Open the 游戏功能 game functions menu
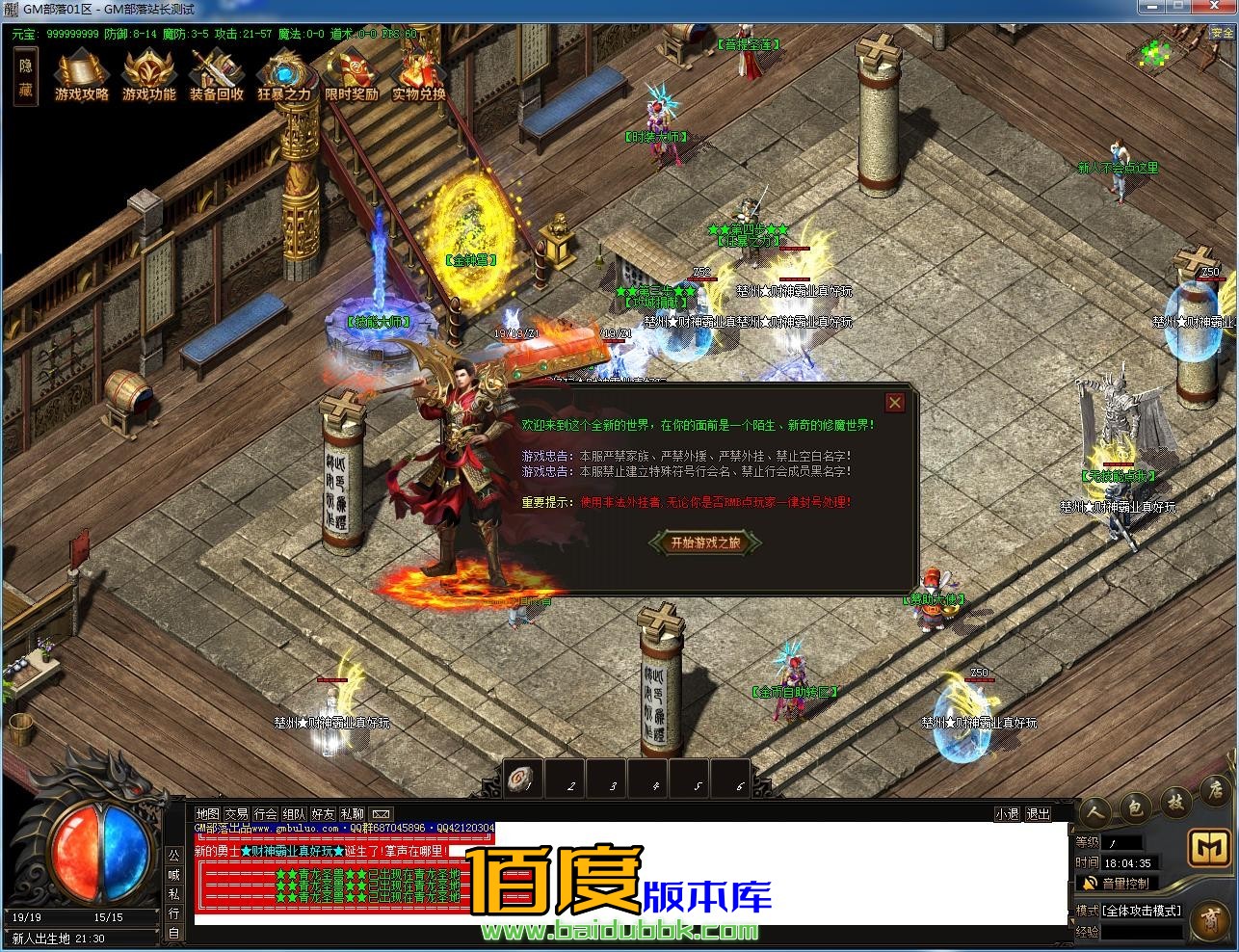Image resolution: width=1239 pixels, height=952 pixels. tap(149, 74)
